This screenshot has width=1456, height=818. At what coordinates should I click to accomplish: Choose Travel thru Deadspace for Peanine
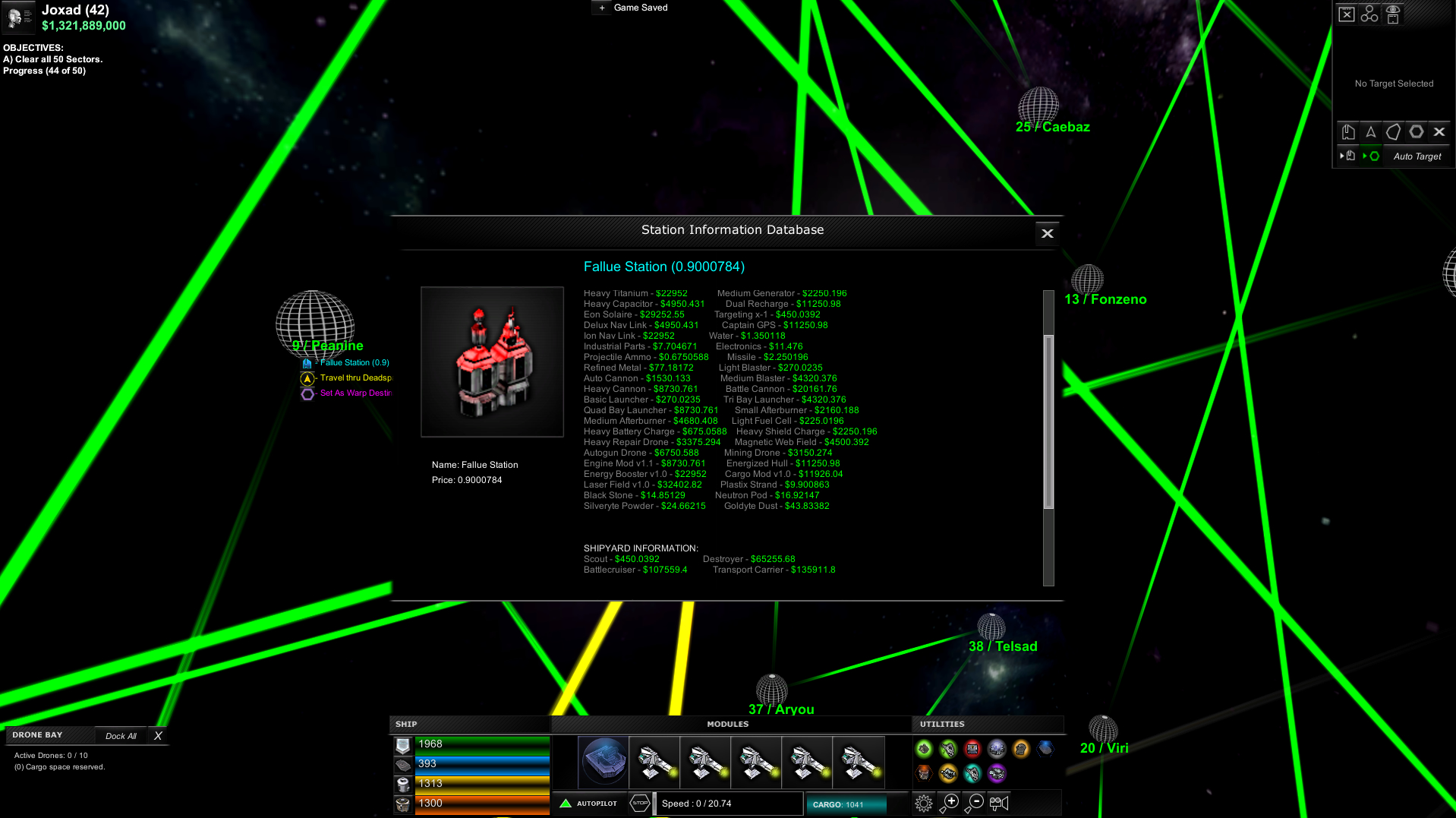pyautogui.click(x=348, y=377)
